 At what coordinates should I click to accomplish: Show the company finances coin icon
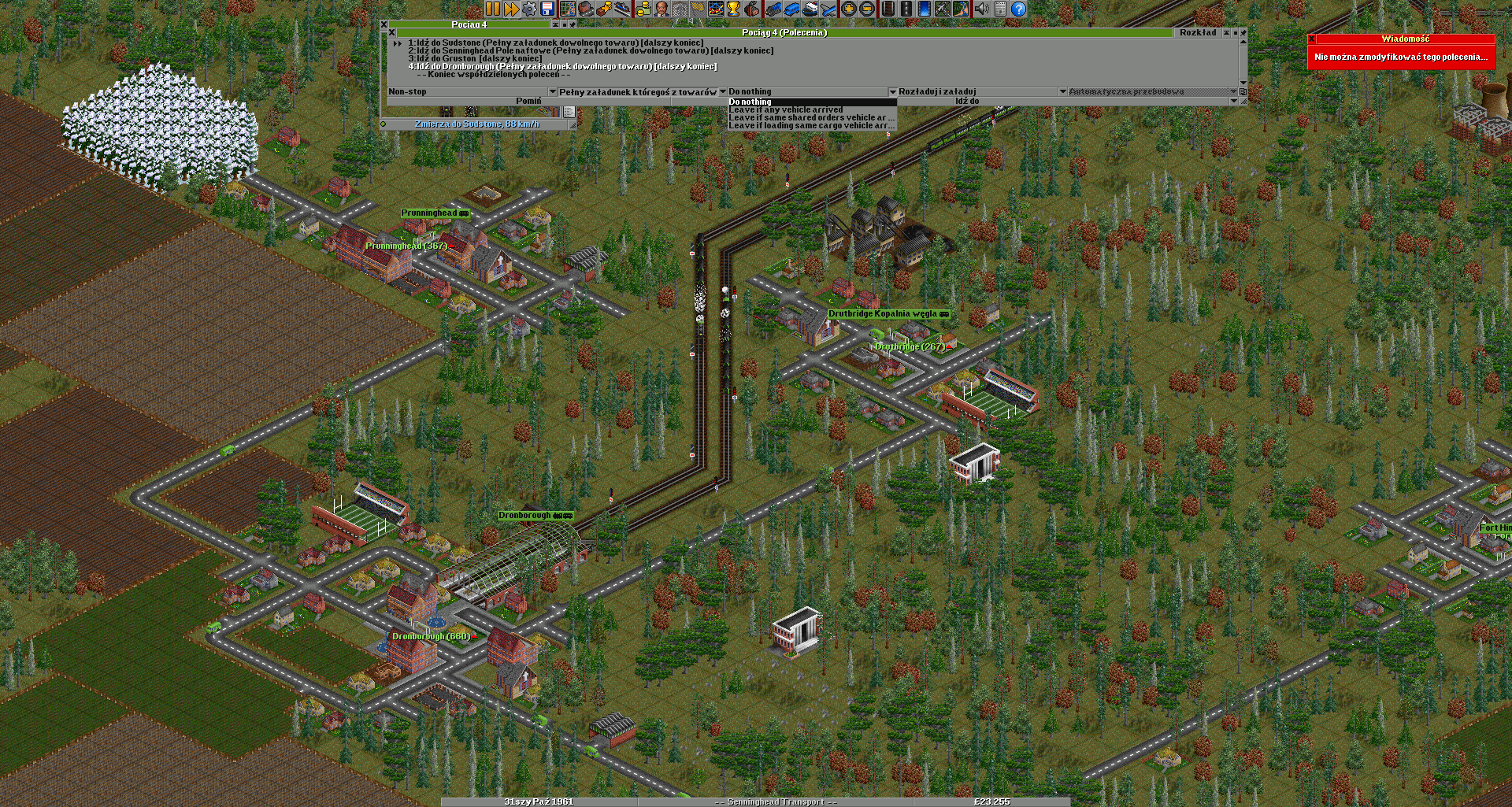click(x=643, y=9)
